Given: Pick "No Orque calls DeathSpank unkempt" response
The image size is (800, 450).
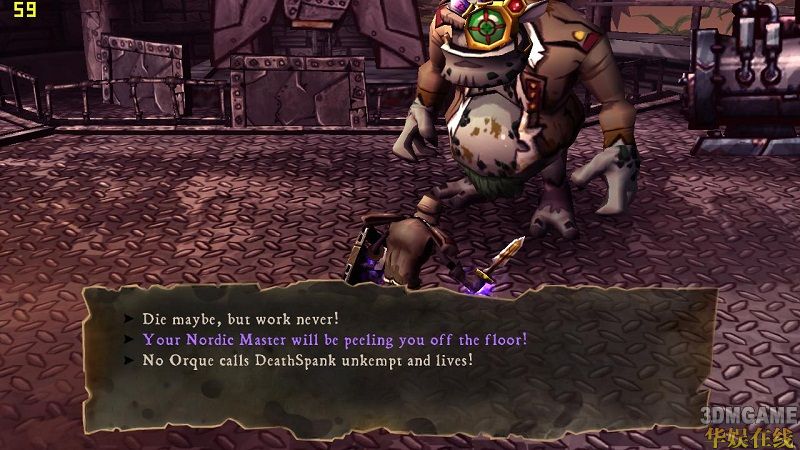Looking at the screenshot, I should [x=307, y=359].
